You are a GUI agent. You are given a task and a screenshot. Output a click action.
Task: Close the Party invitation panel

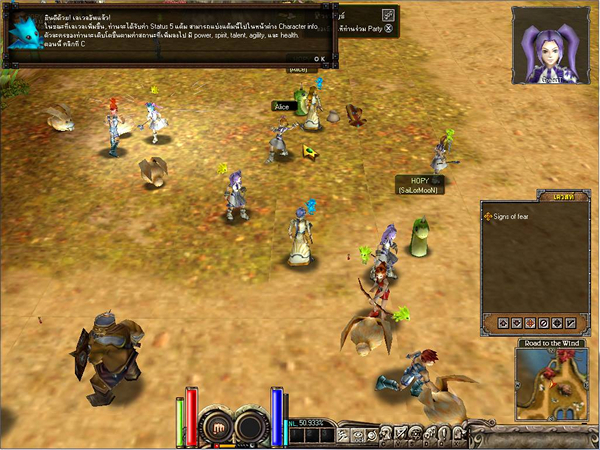pyautogui.click(x=387, y=30)
